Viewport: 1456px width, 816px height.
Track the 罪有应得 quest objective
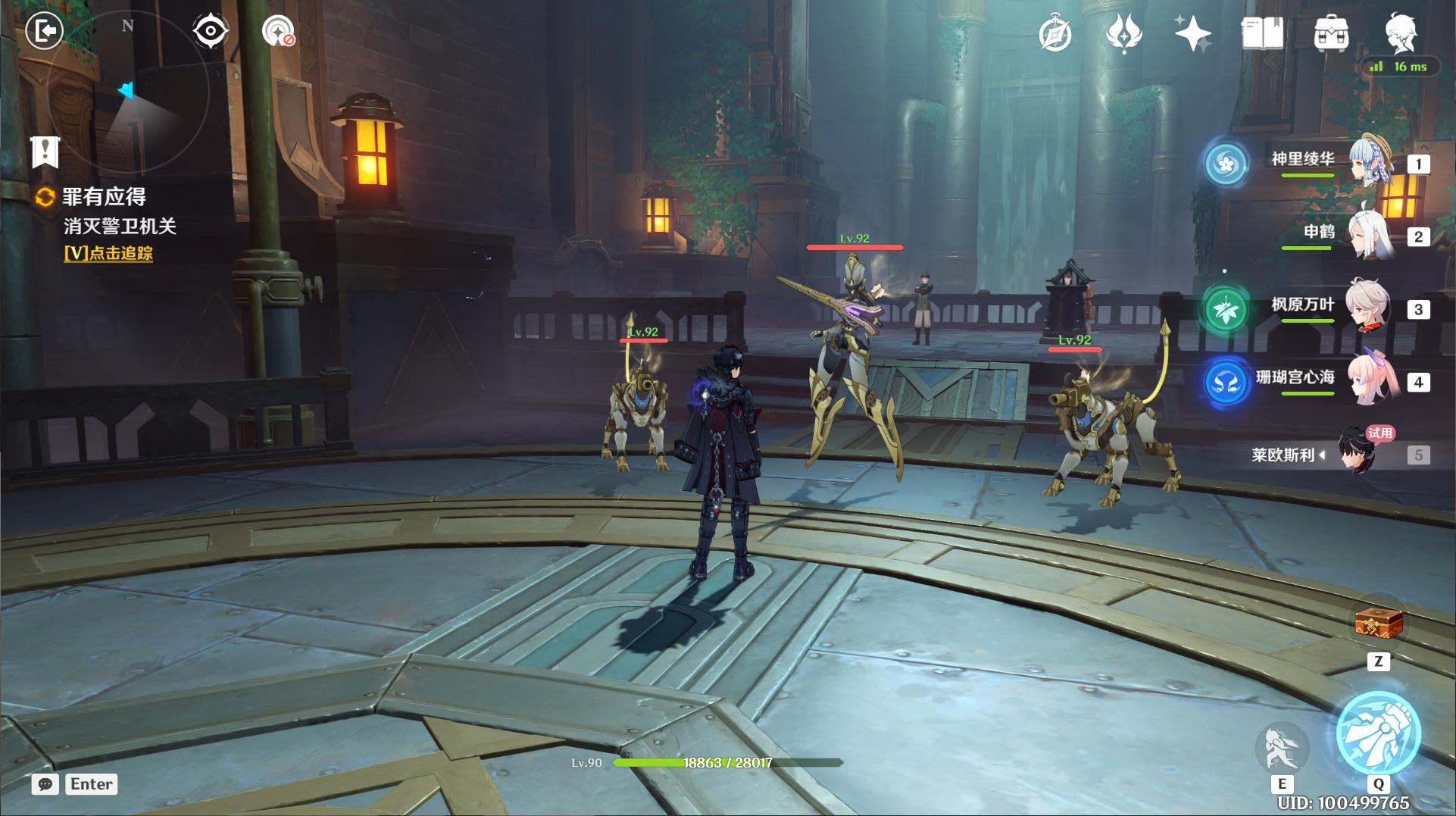pyautogui.click(x=108, y=254)
